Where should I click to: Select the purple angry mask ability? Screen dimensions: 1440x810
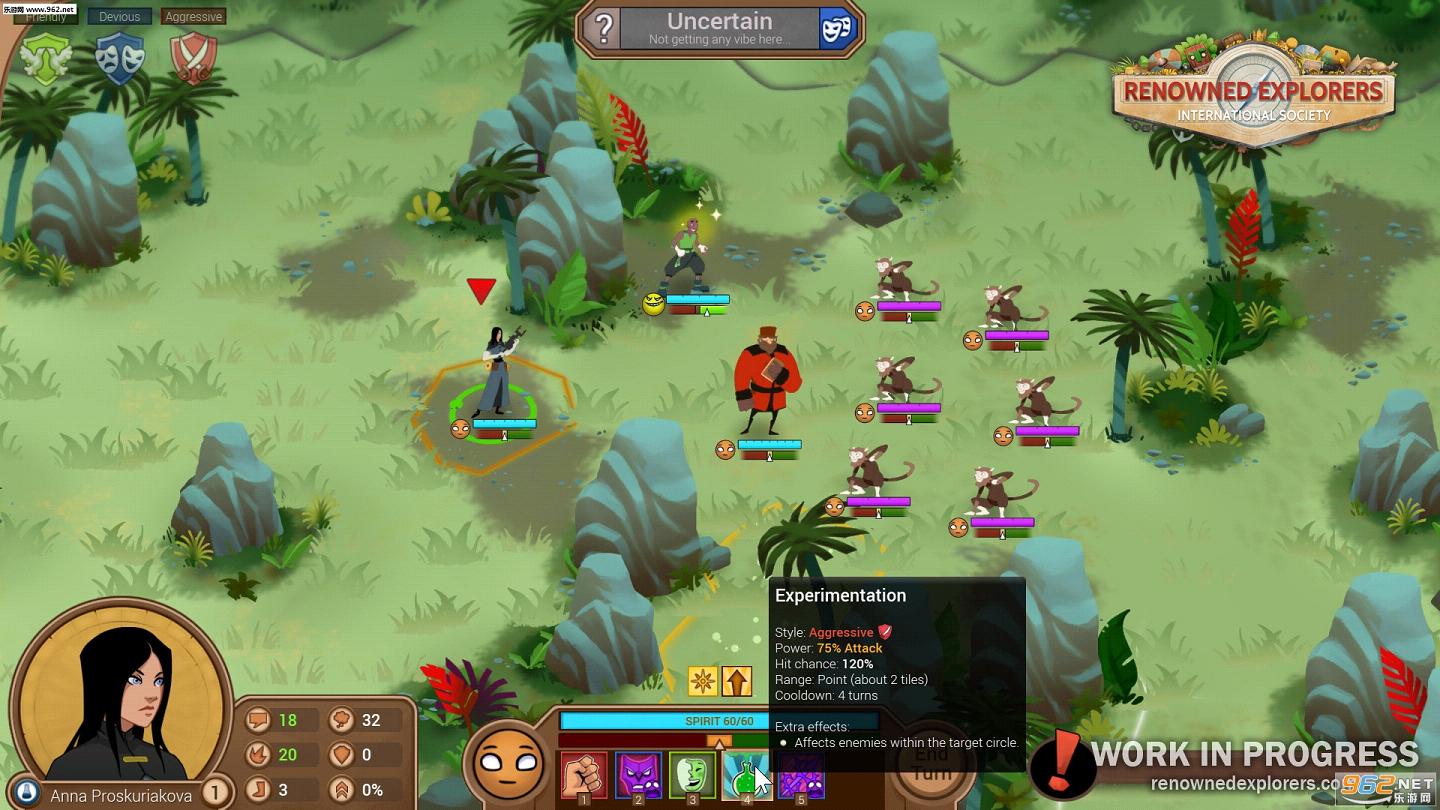[638, 776]
